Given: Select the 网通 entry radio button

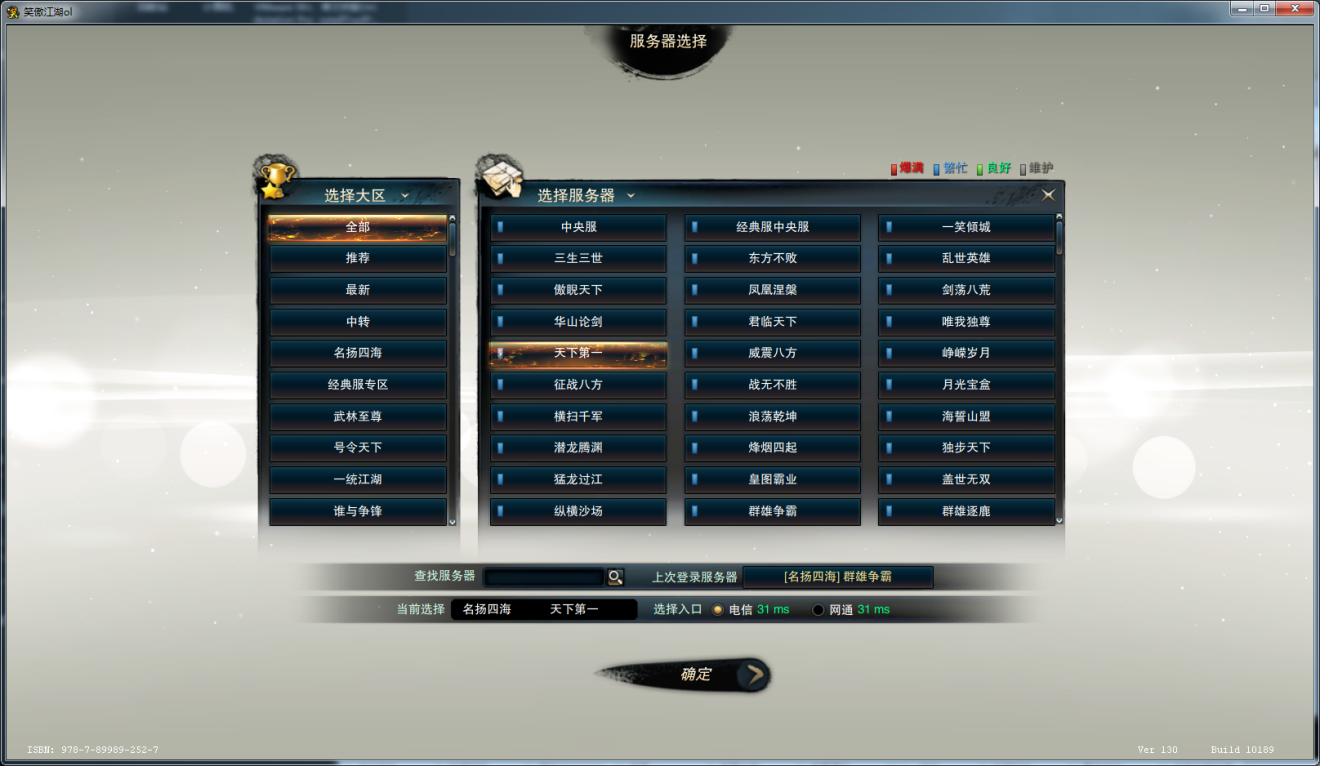Looking at the screenshot, I should 817,608.
